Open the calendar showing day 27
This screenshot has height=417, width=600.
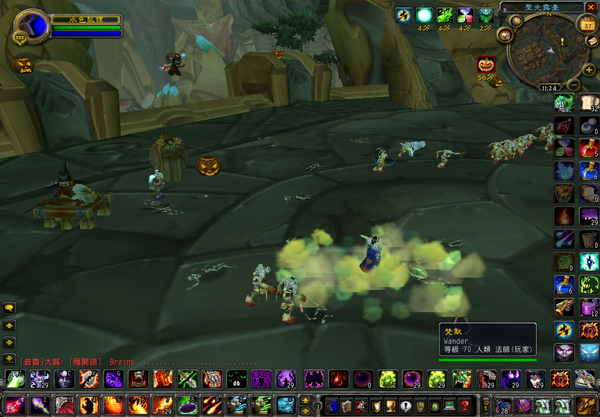click(x=588, y=24)
